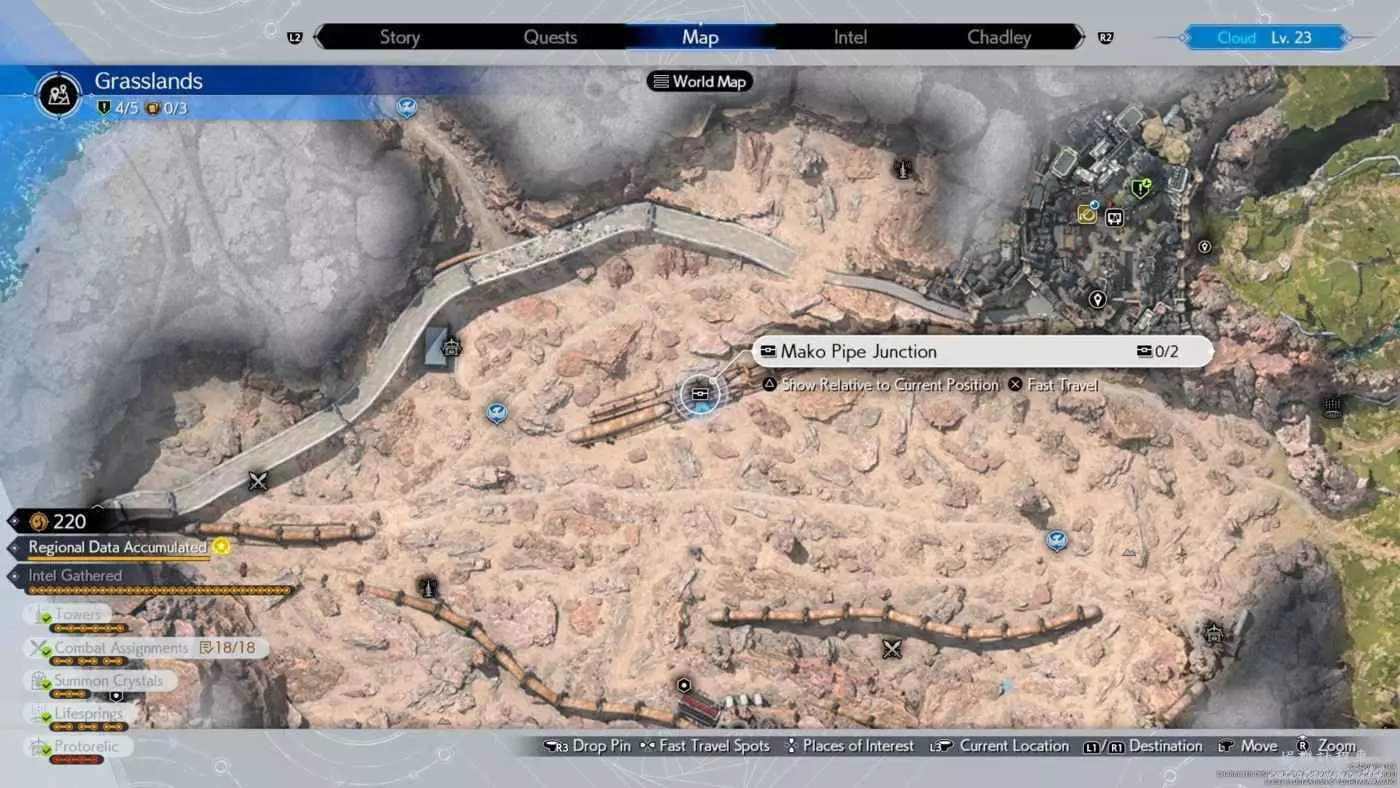Image resolution: width=1400 pixels, height=788 pixels.
Task: Open the World Map button
Action: click(x=699, y=82)
